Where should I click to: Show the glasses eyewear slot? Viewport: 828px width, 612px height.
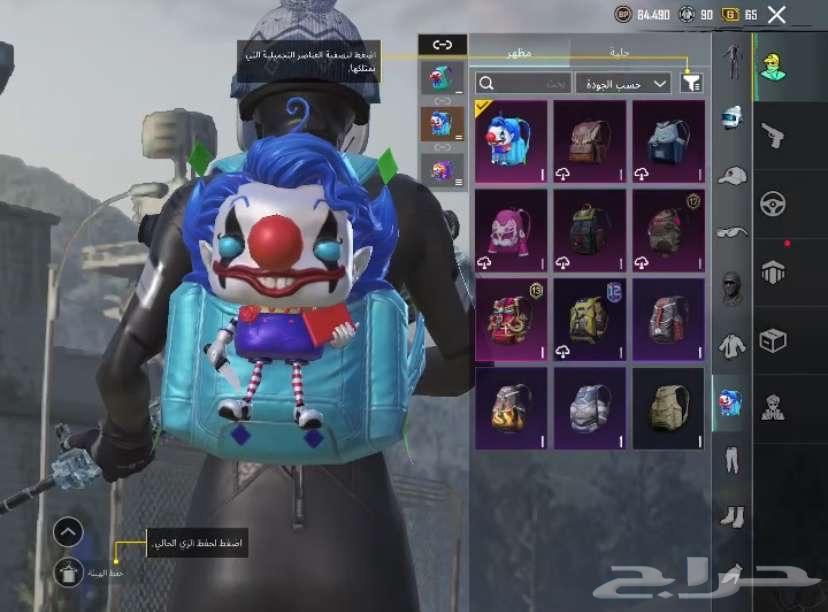click(732, 232)
